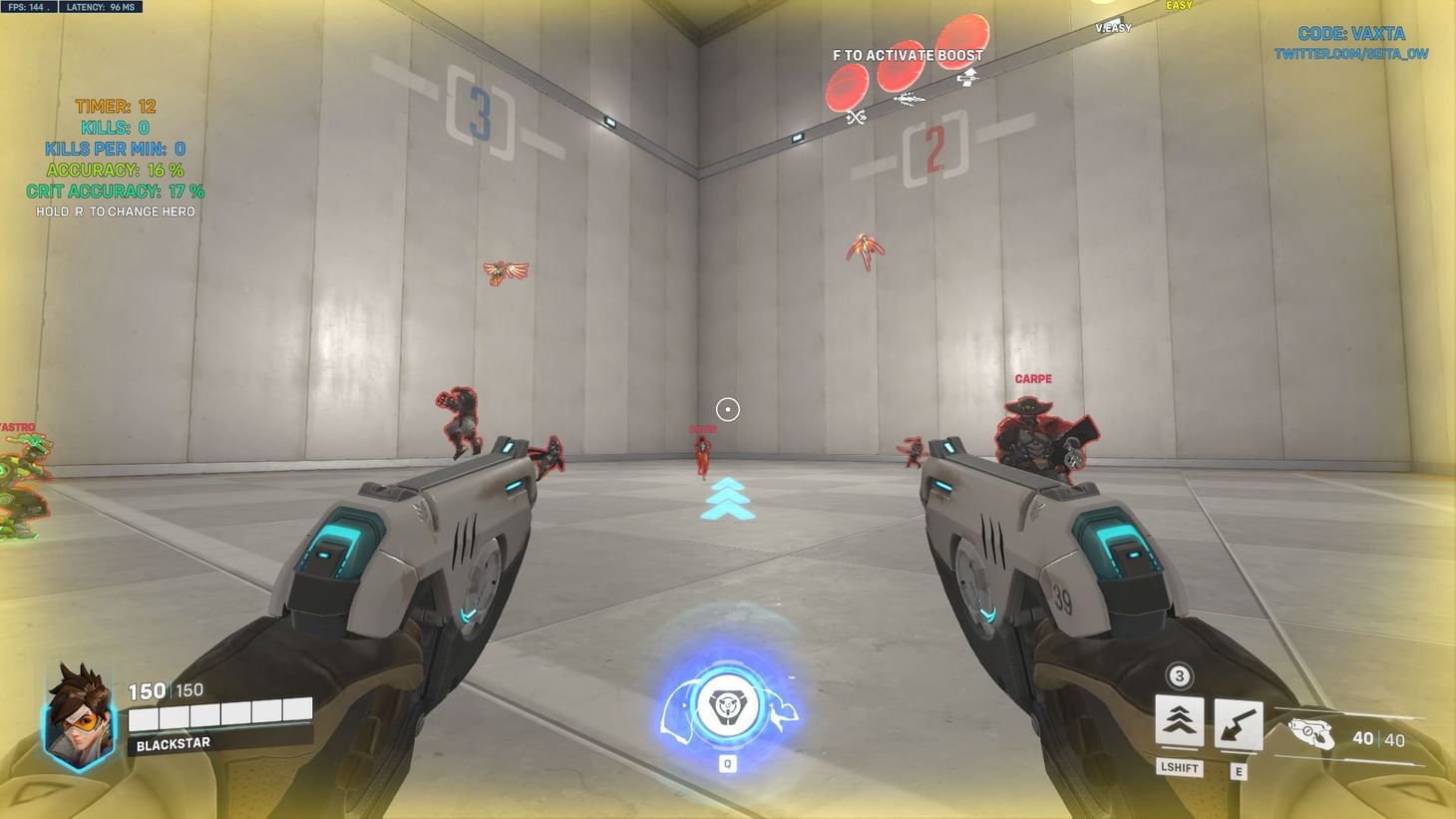Select the Recall ability icon above E
1456x819 pixels.
pyautogui.click(x=1239, y=721)
